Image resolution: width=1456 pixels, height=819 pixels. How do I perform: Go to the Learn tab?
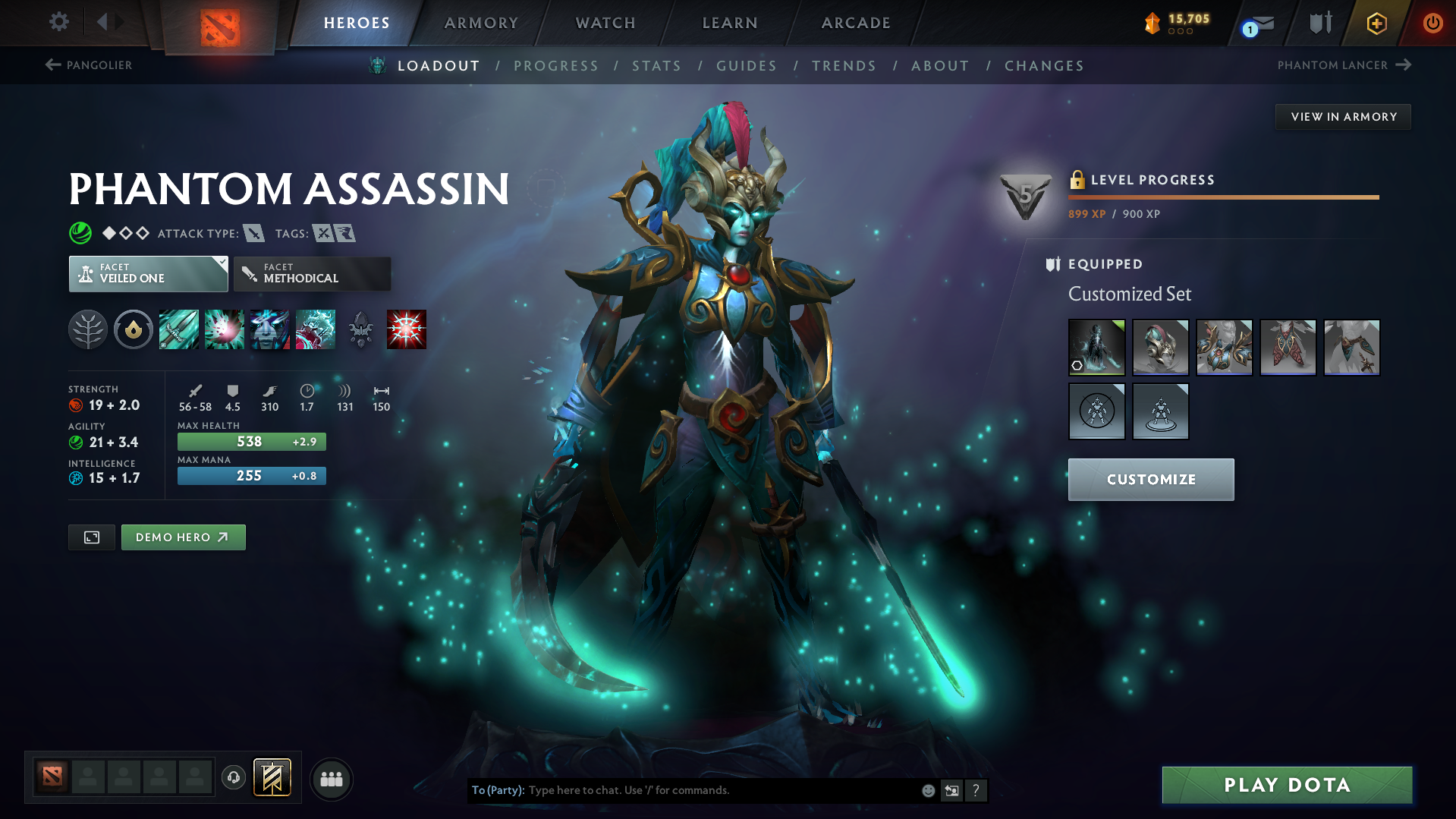tap(729, 23)
